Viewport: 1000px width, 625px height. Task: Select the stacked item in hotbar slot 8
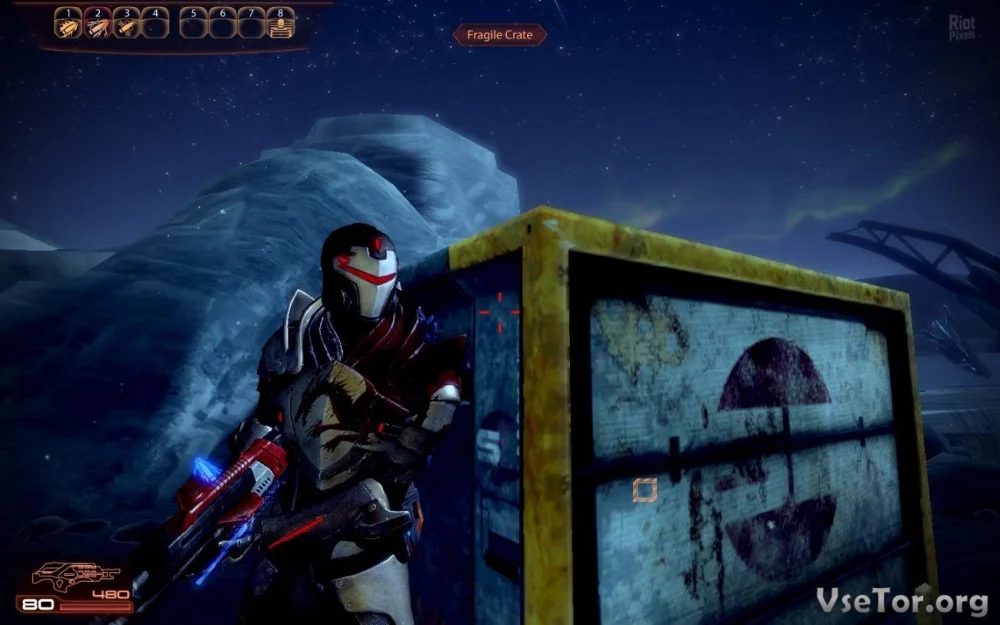click(281, 26)
